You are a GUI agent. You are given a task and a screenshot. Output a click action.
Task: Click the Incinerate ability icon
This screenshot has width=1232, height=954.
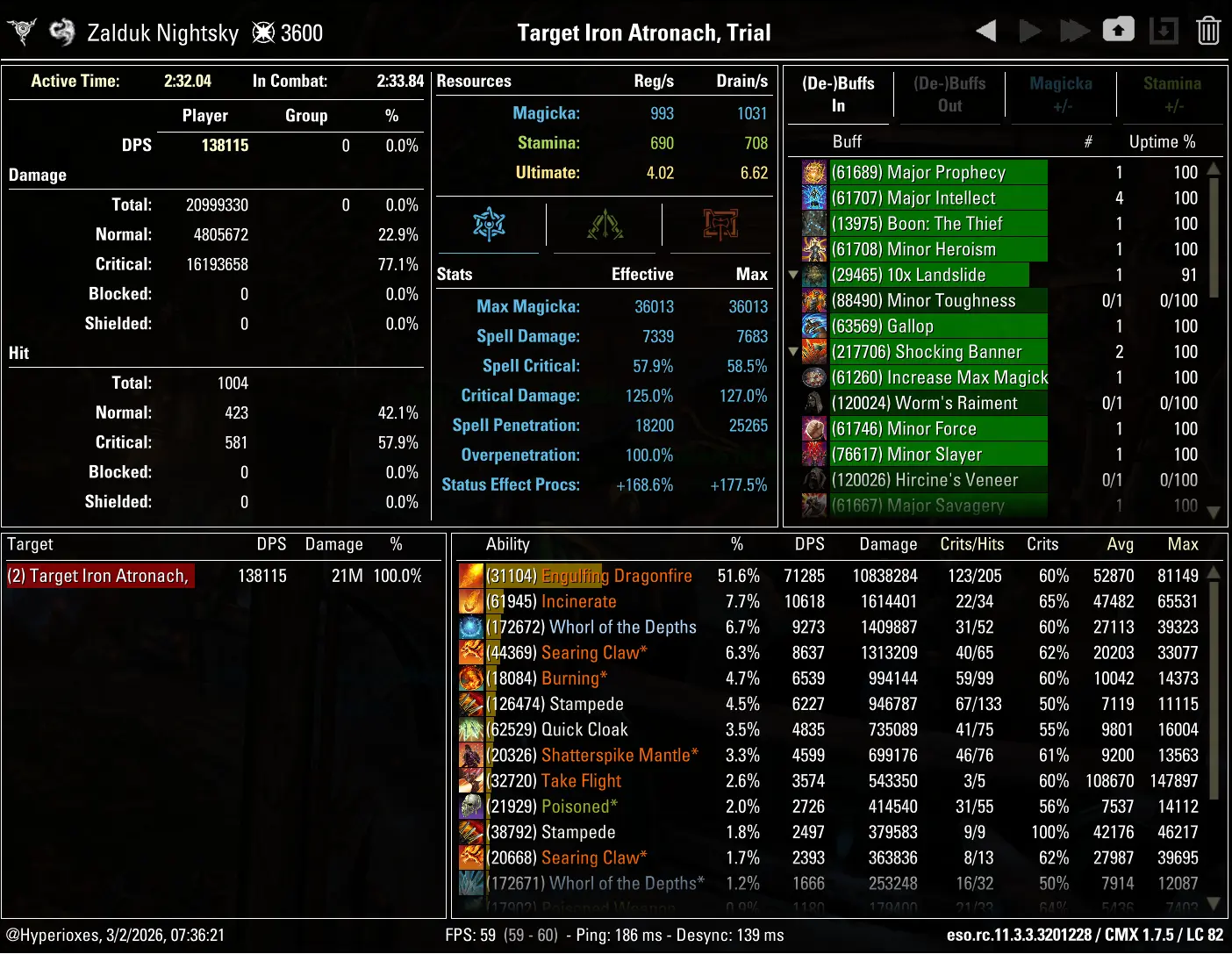(470, 601)
